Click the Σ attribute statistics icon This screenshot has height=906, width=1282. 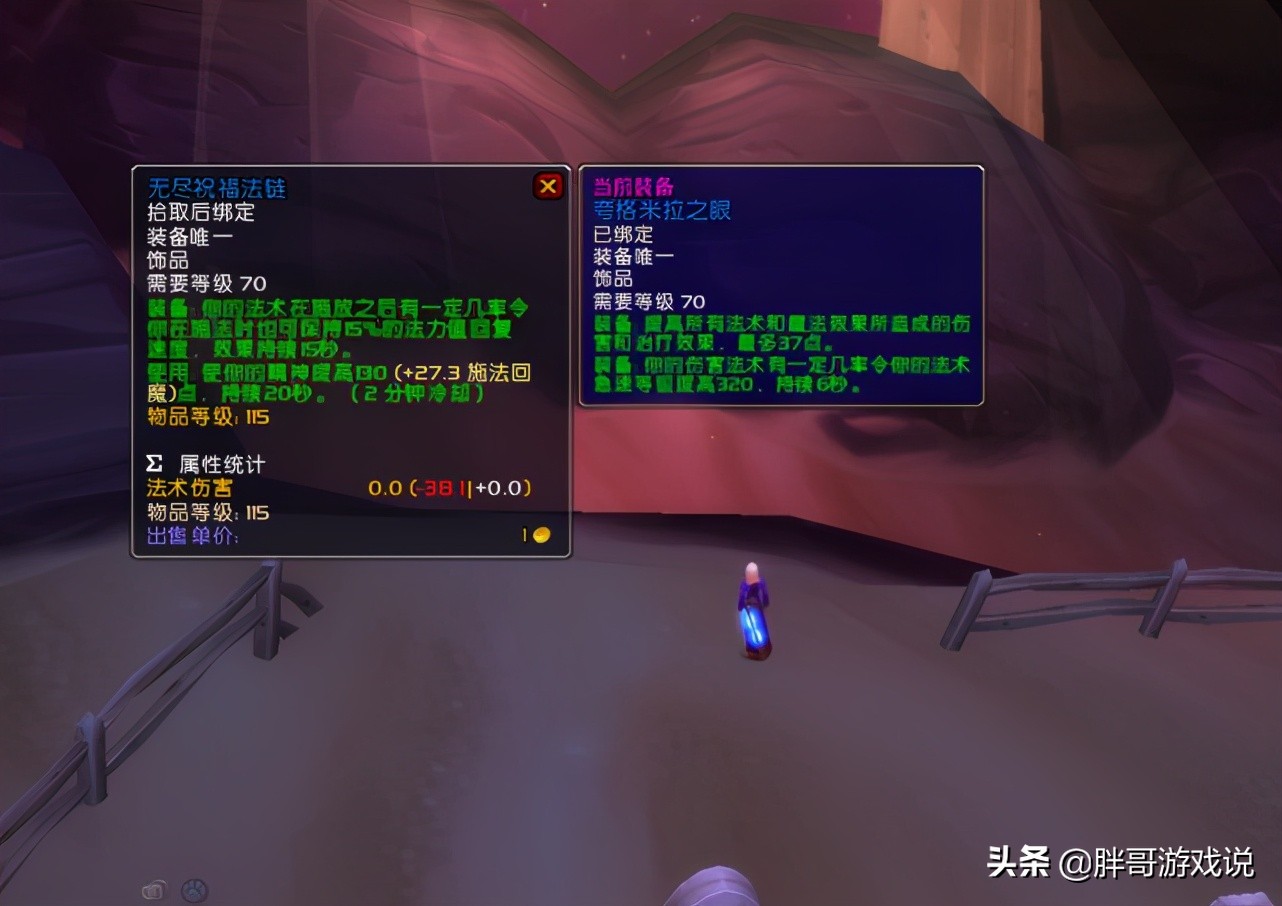click(x=152, y=463)
